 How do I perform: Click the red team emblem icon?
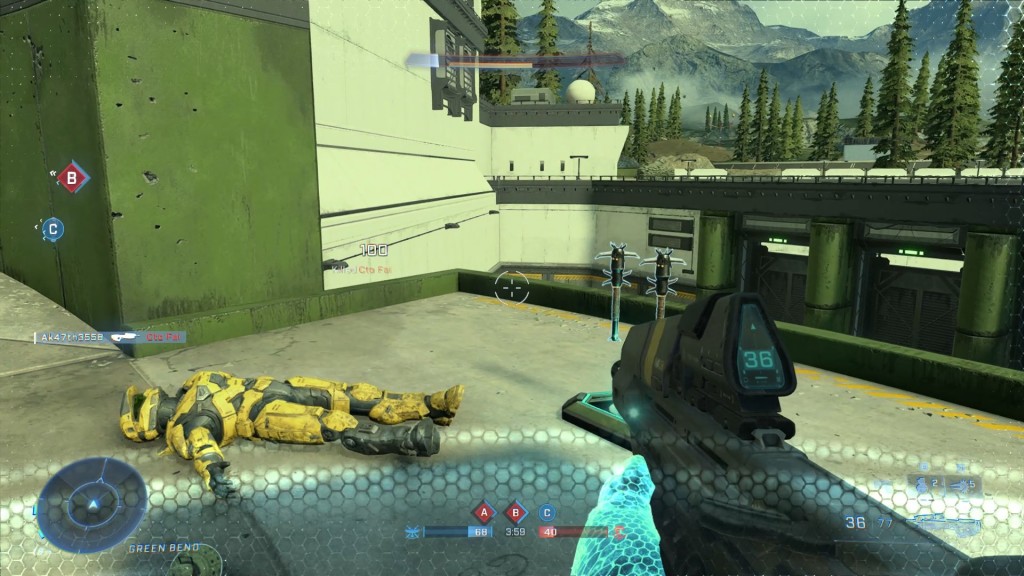[x=618, y=531]
